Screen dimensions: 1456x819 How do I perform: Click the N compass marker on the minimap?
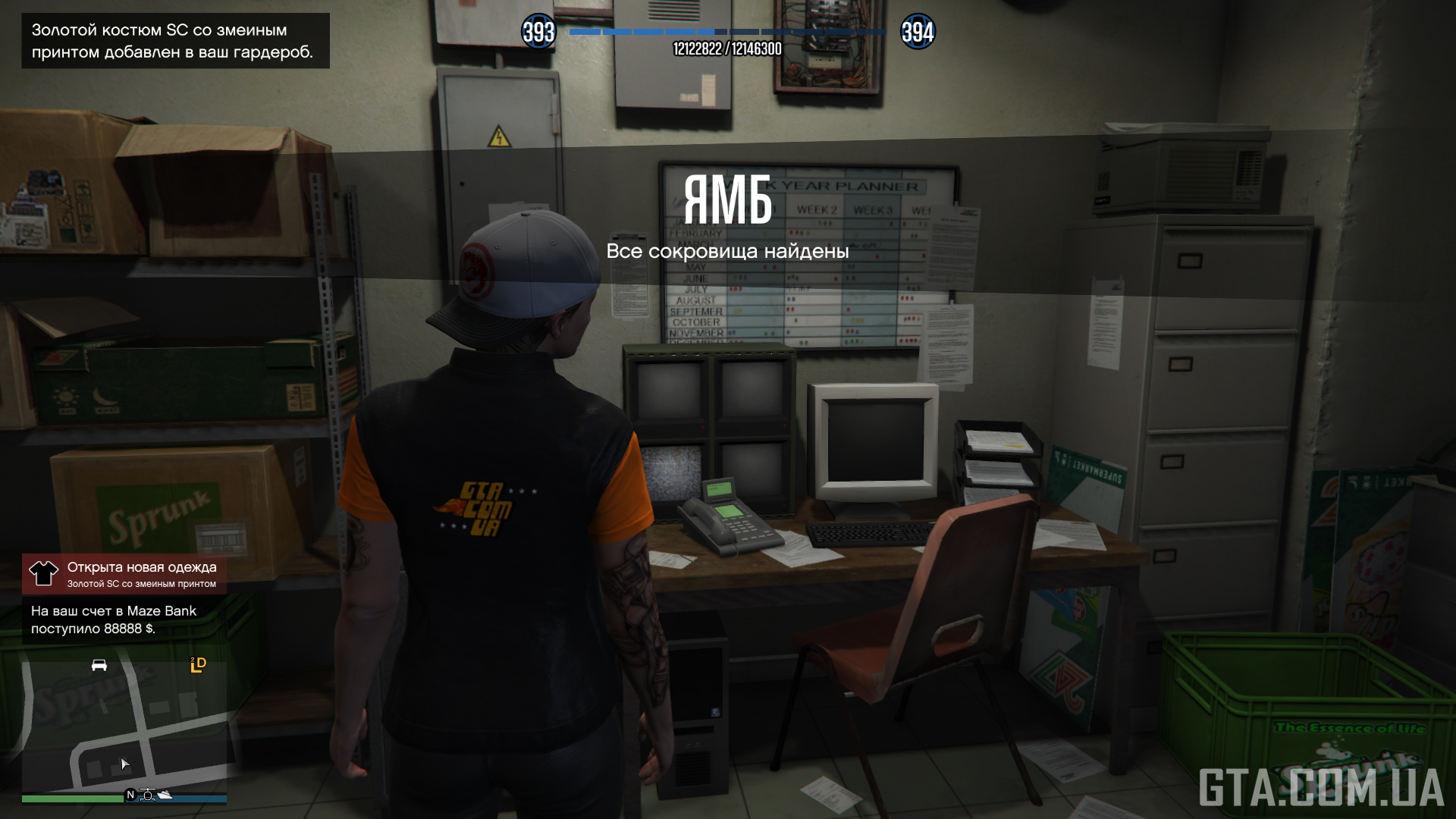point(130,795)
